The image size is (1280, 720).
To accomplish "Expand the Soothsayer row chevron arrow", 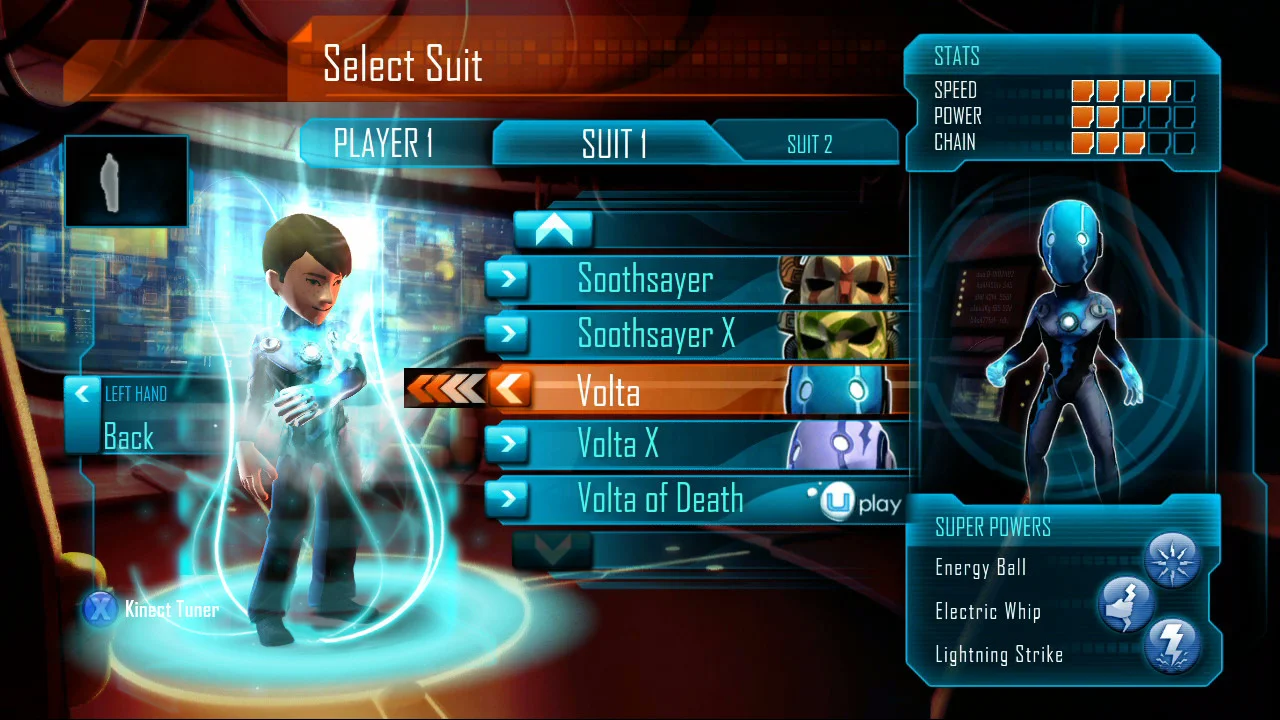I will [x=508, y=279].
